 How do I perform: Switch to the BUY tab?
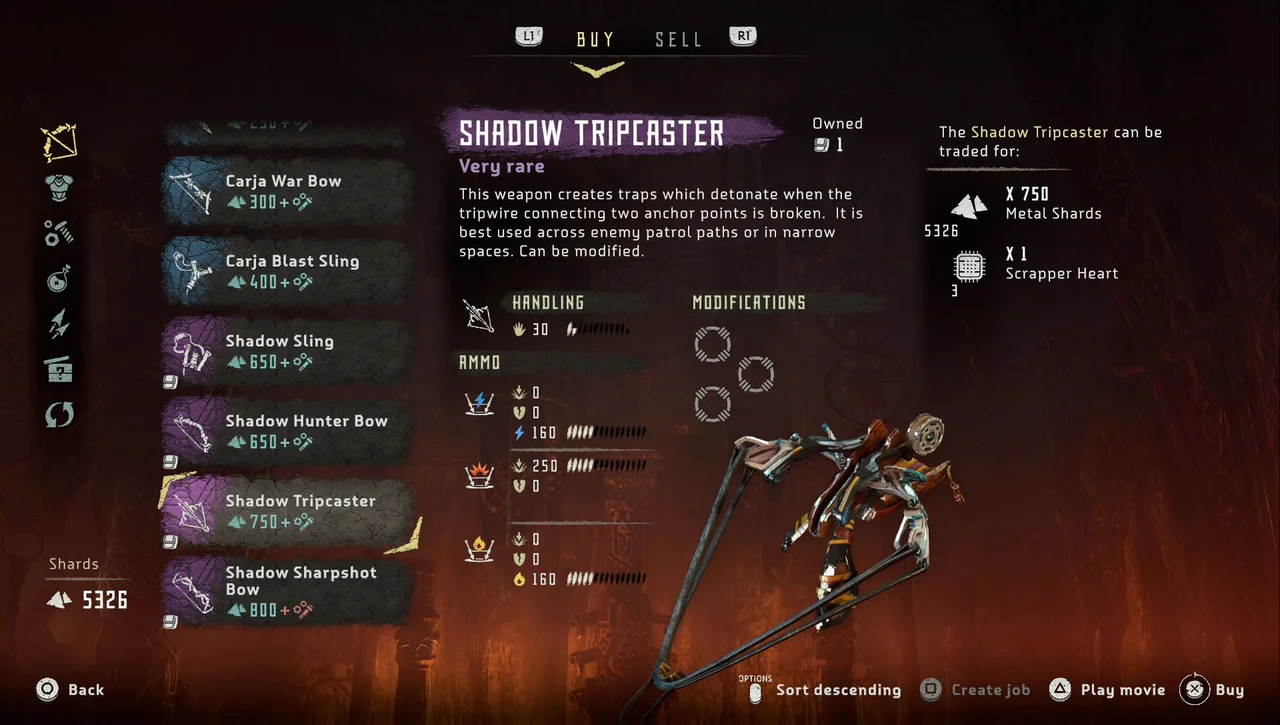(x=594, y=39)
